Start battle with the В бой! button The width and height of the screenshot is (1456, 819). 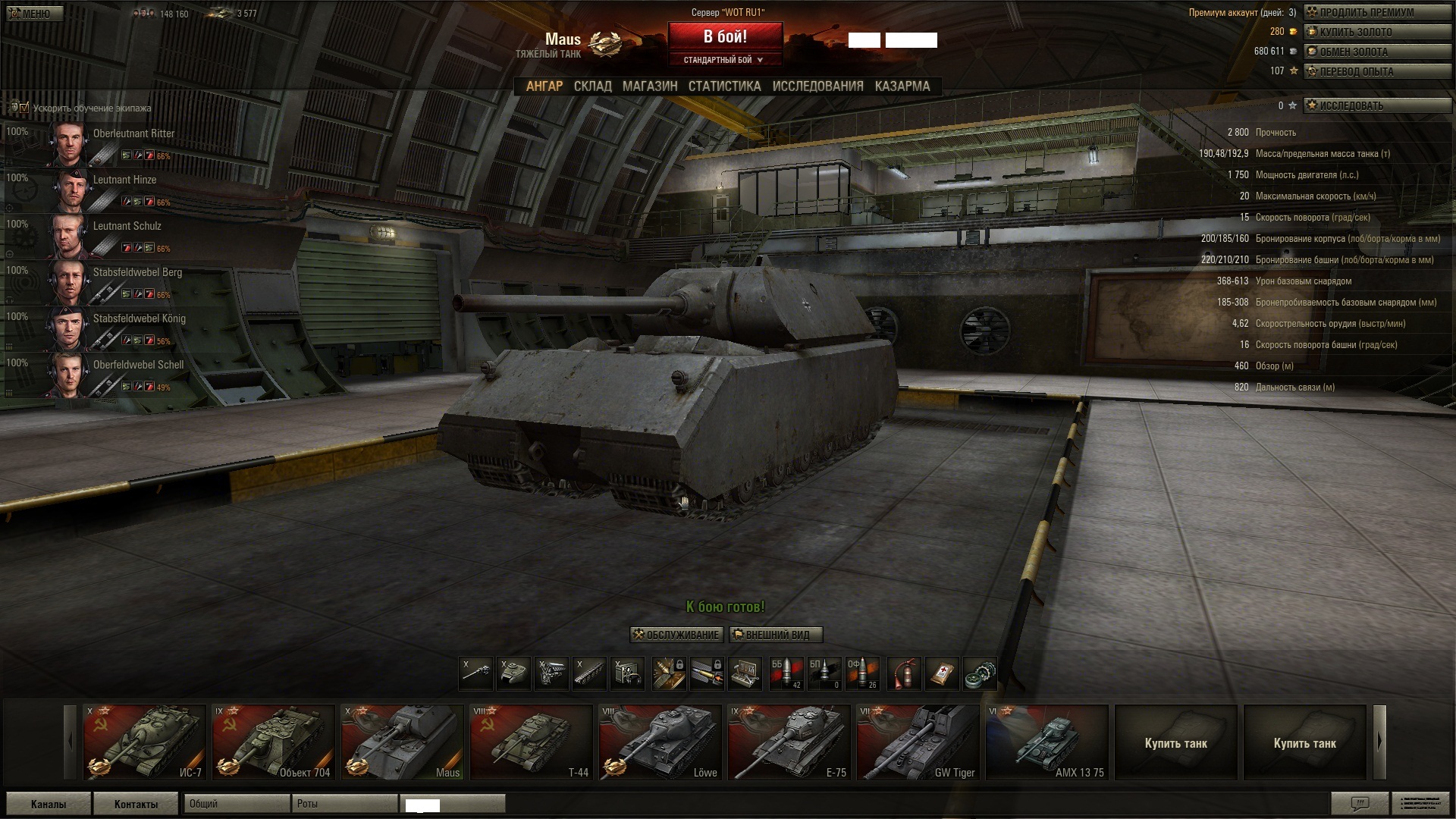[x=725, y=36]
